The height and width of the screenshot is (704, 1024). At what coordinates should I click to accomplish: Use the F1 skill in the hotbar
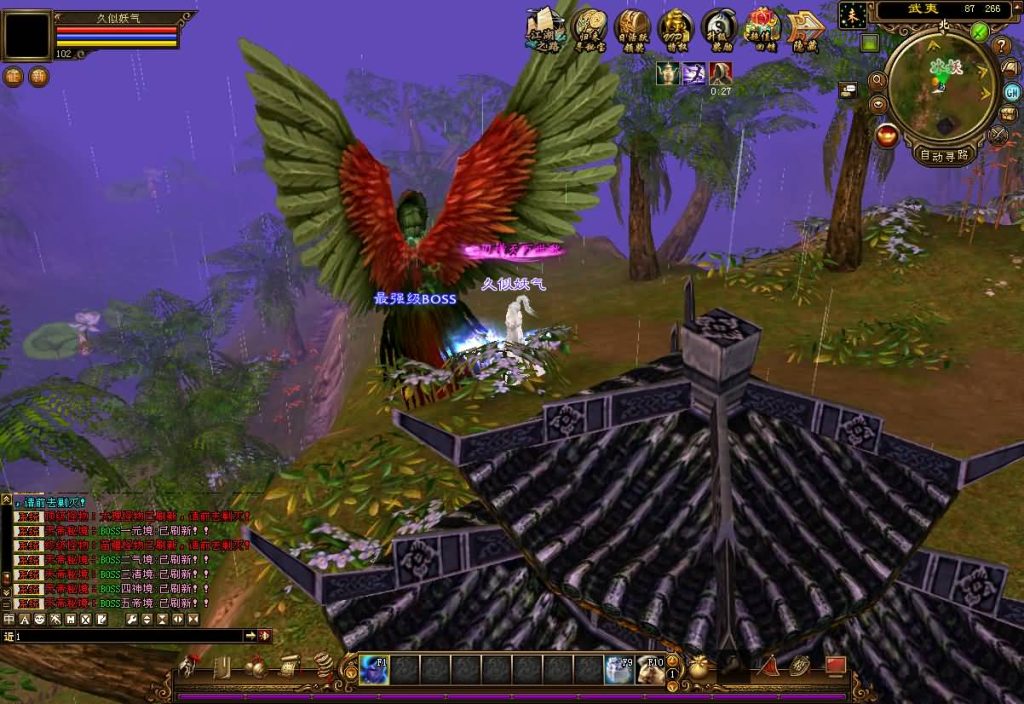coord(375,669)
